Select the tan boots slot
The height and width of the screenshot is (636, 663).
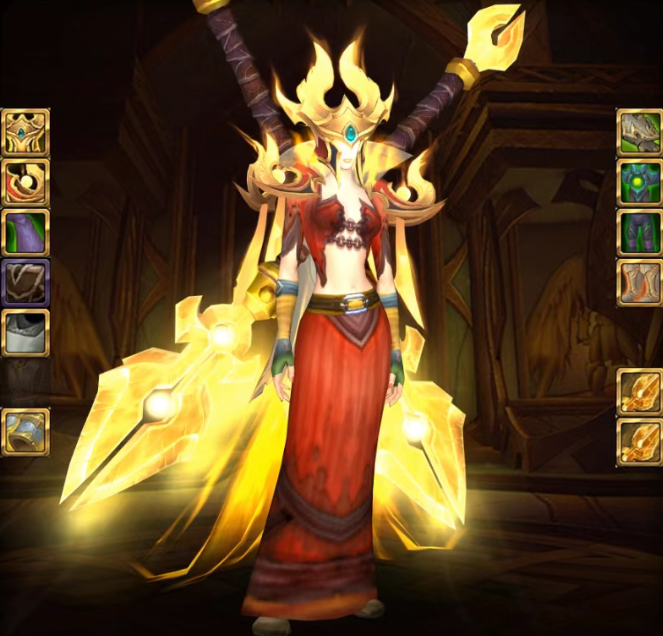click(x=639, y=283)
